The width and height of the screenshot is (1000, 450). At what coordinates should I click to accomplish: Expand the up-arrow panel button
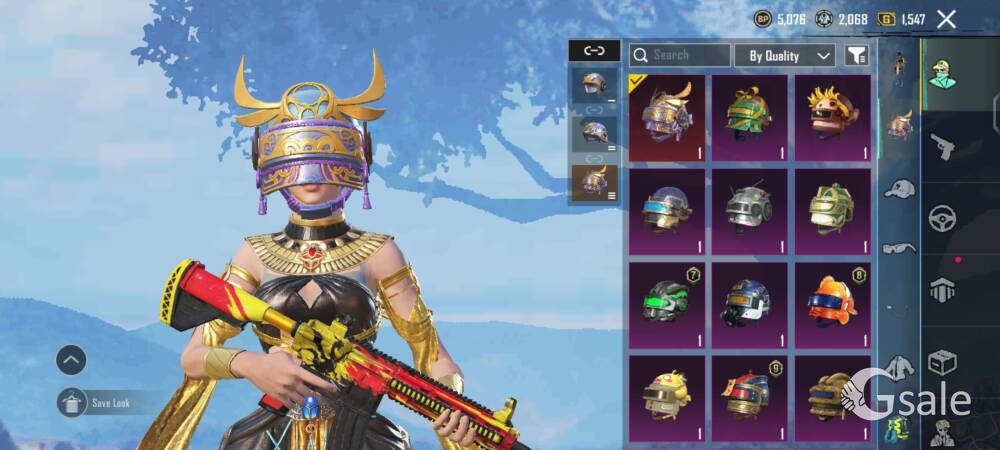click(71, 360)
